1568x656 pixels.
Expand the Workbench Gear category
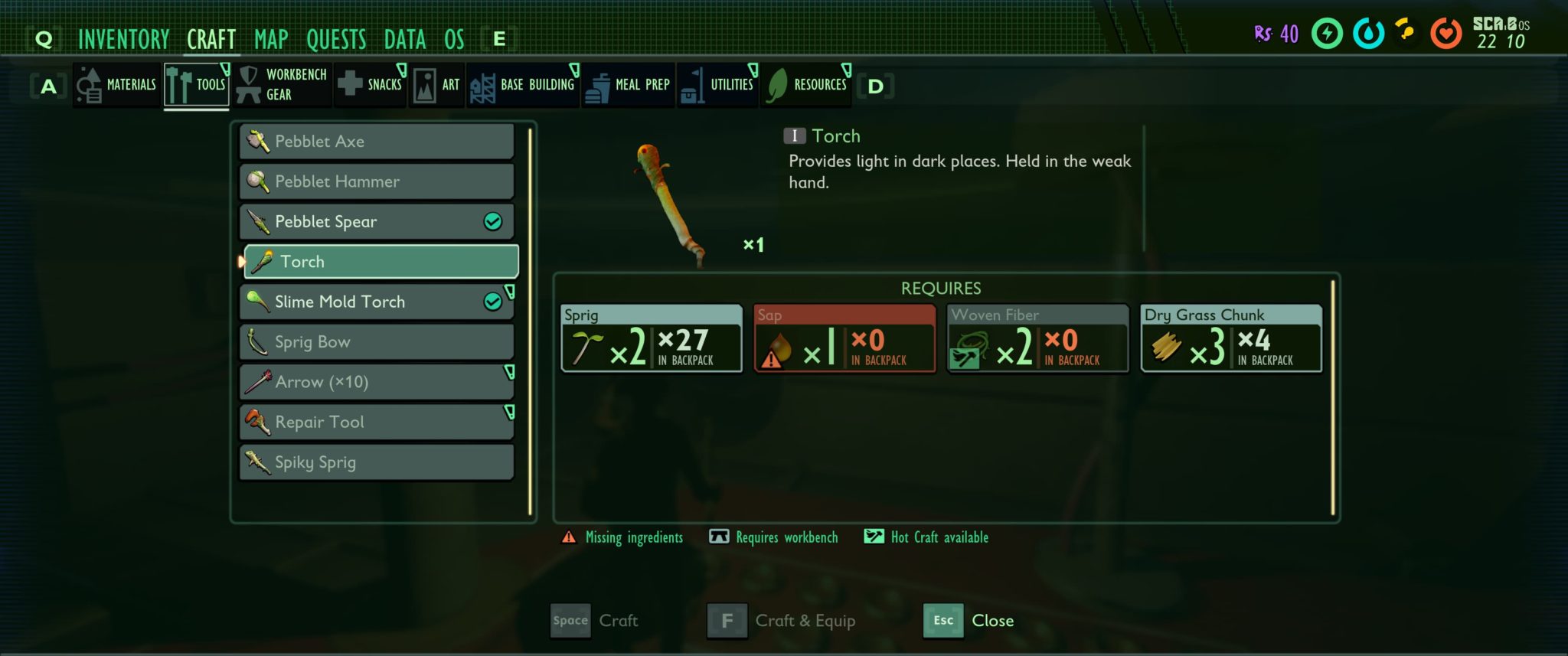[250, 84]
